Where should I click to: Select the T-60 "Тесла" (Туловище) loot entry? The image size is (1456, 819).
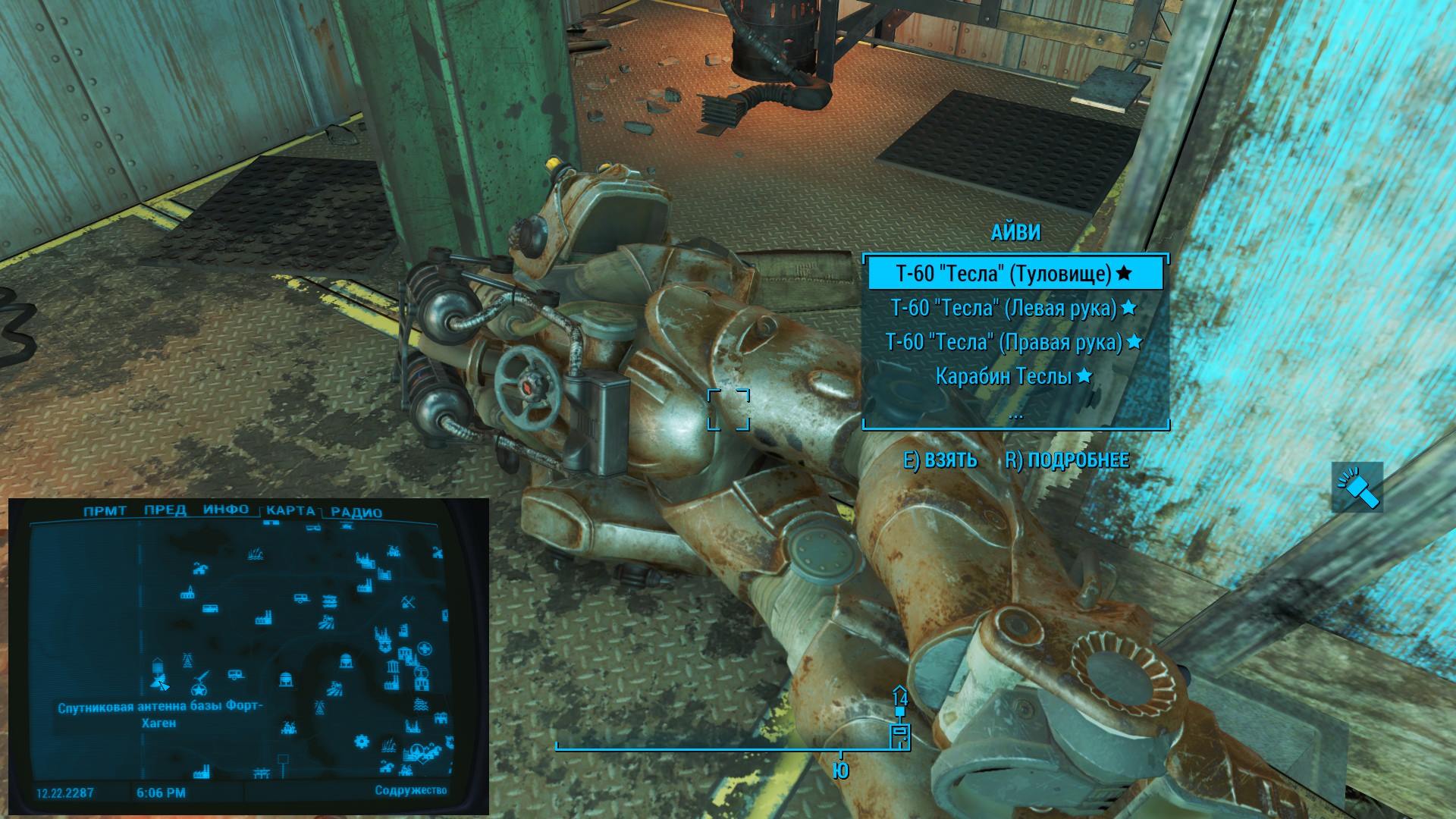pos(1014,274)
